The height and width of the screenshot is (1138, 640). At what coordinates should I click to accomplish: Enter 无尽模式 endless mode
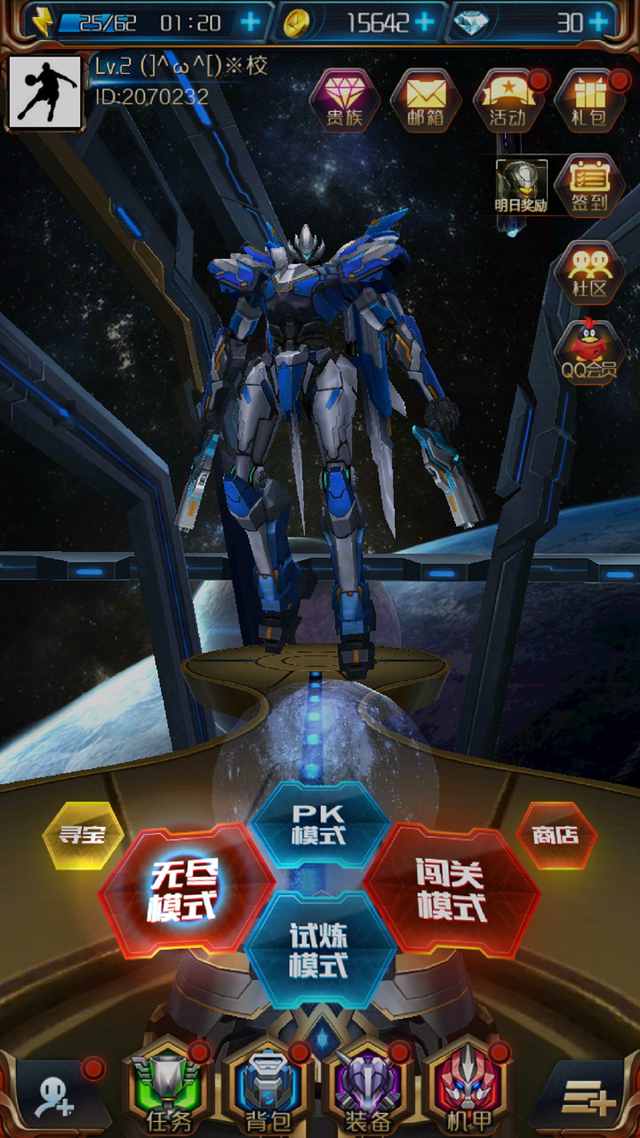(185, 889)
